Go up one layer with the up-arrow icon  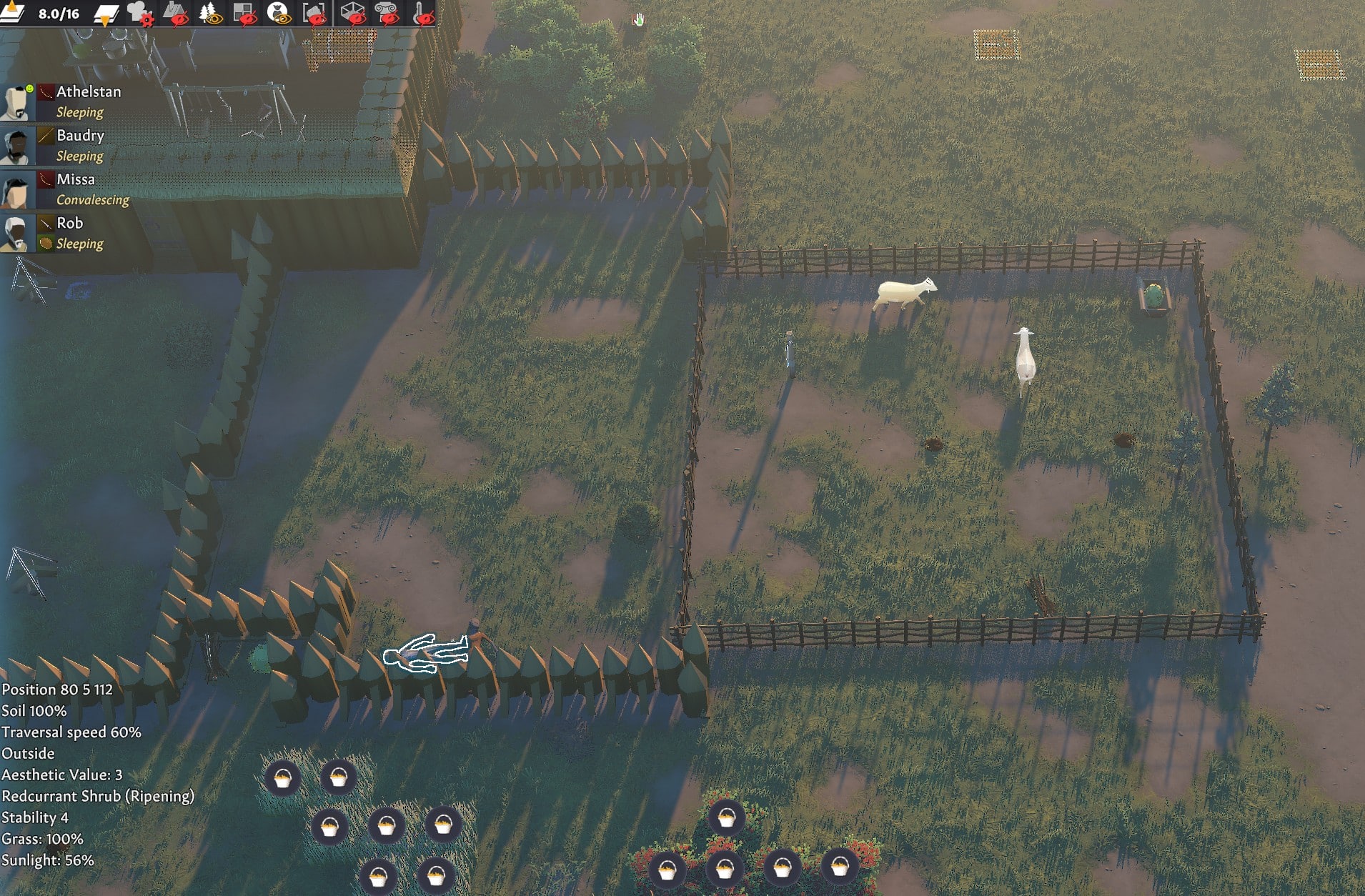point(11,12)
